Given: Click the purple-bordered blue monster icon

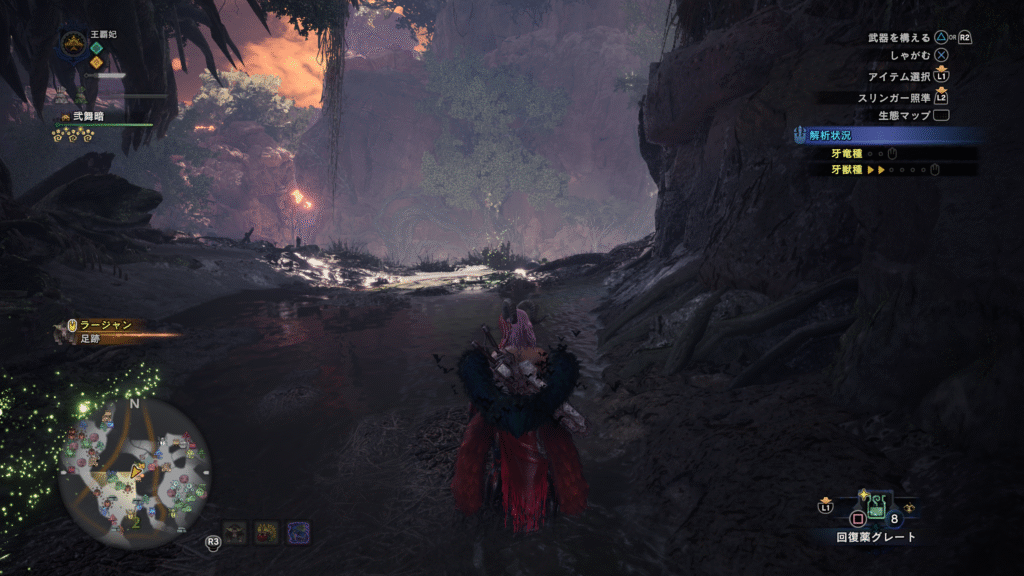Looking at the screenshot, I should pos(298,532).
